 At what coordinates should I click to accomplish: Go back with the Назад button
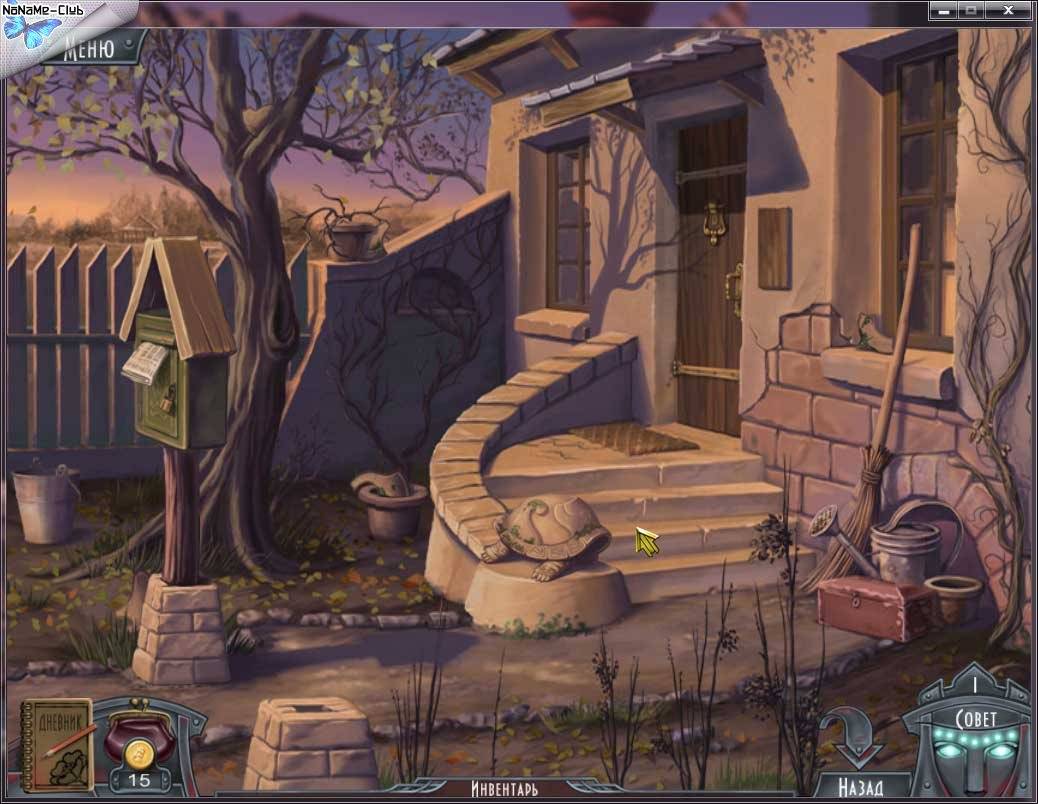861,786
